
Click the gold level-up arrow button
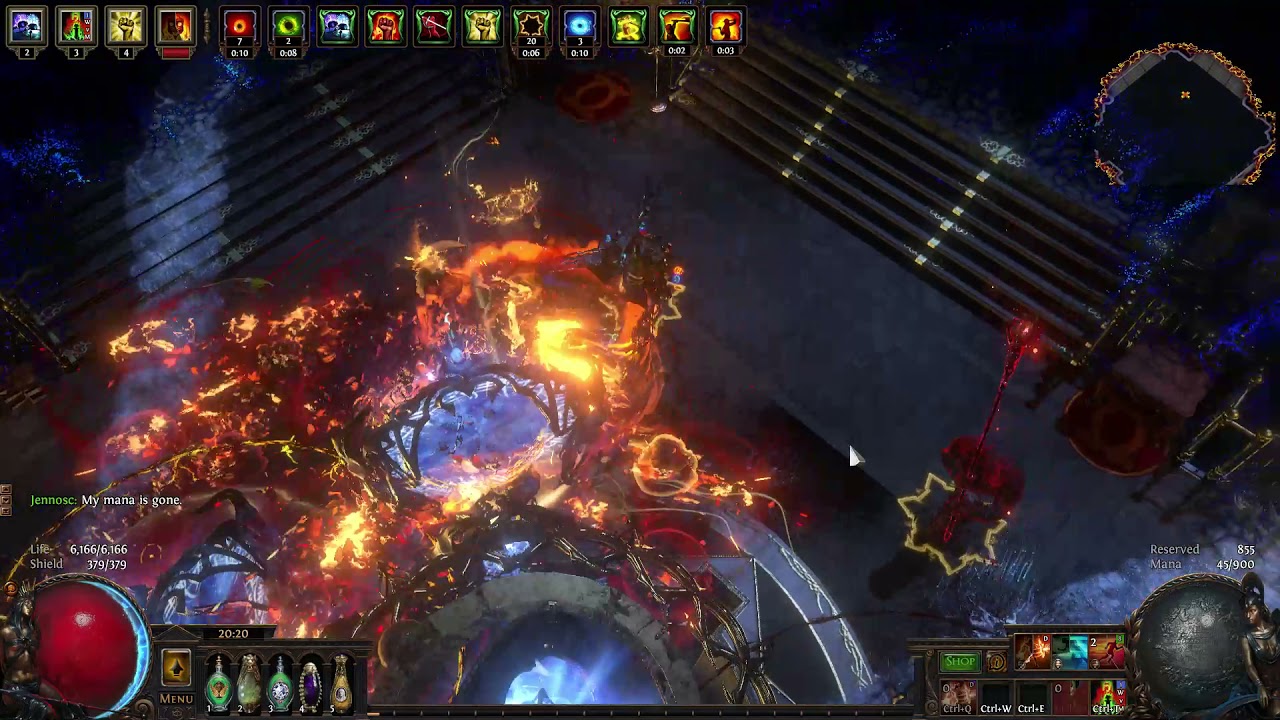click(x=176, y=668)
